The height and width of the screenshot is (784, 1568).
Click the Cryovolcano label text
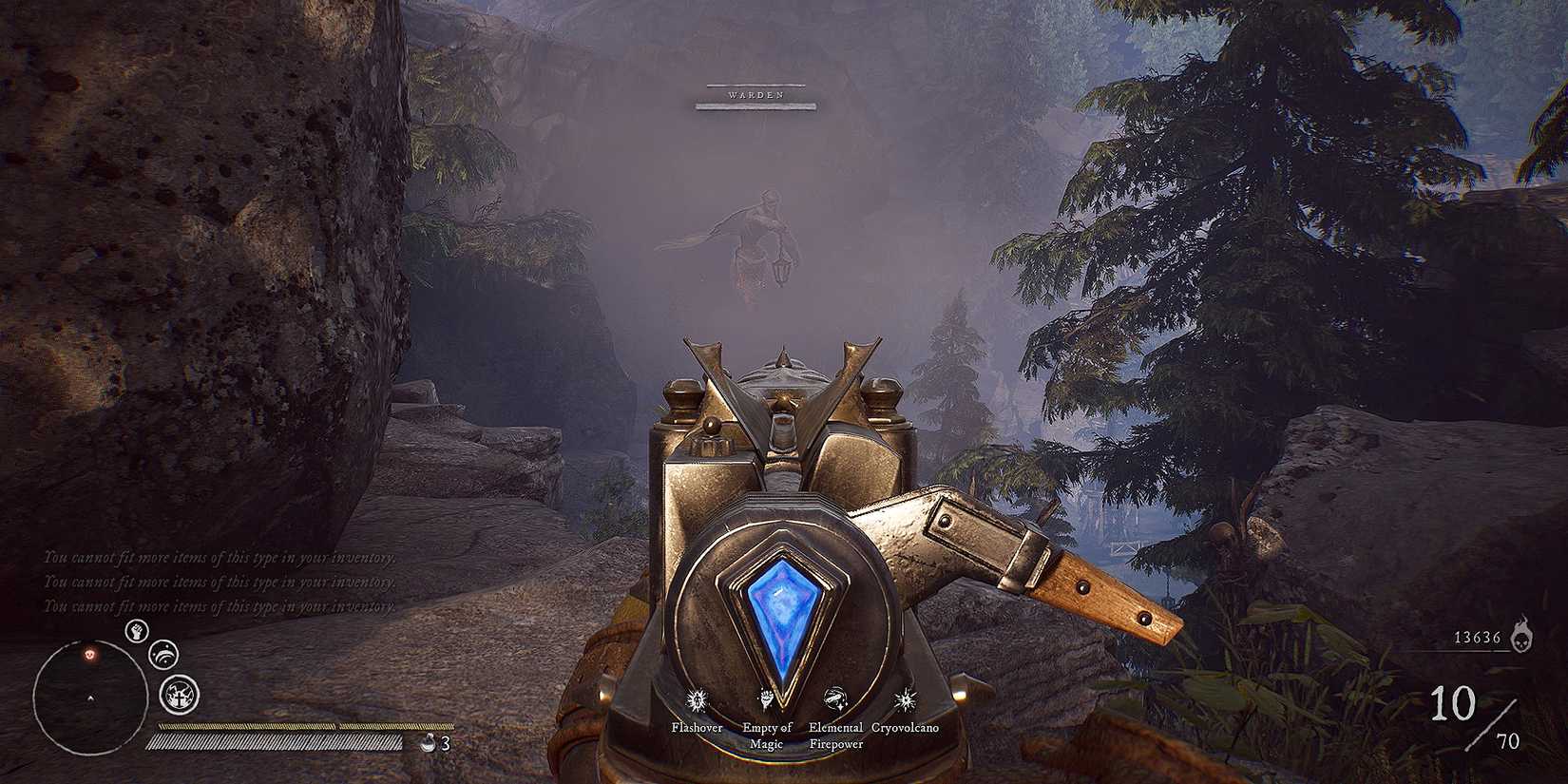(x=905, y=728)
